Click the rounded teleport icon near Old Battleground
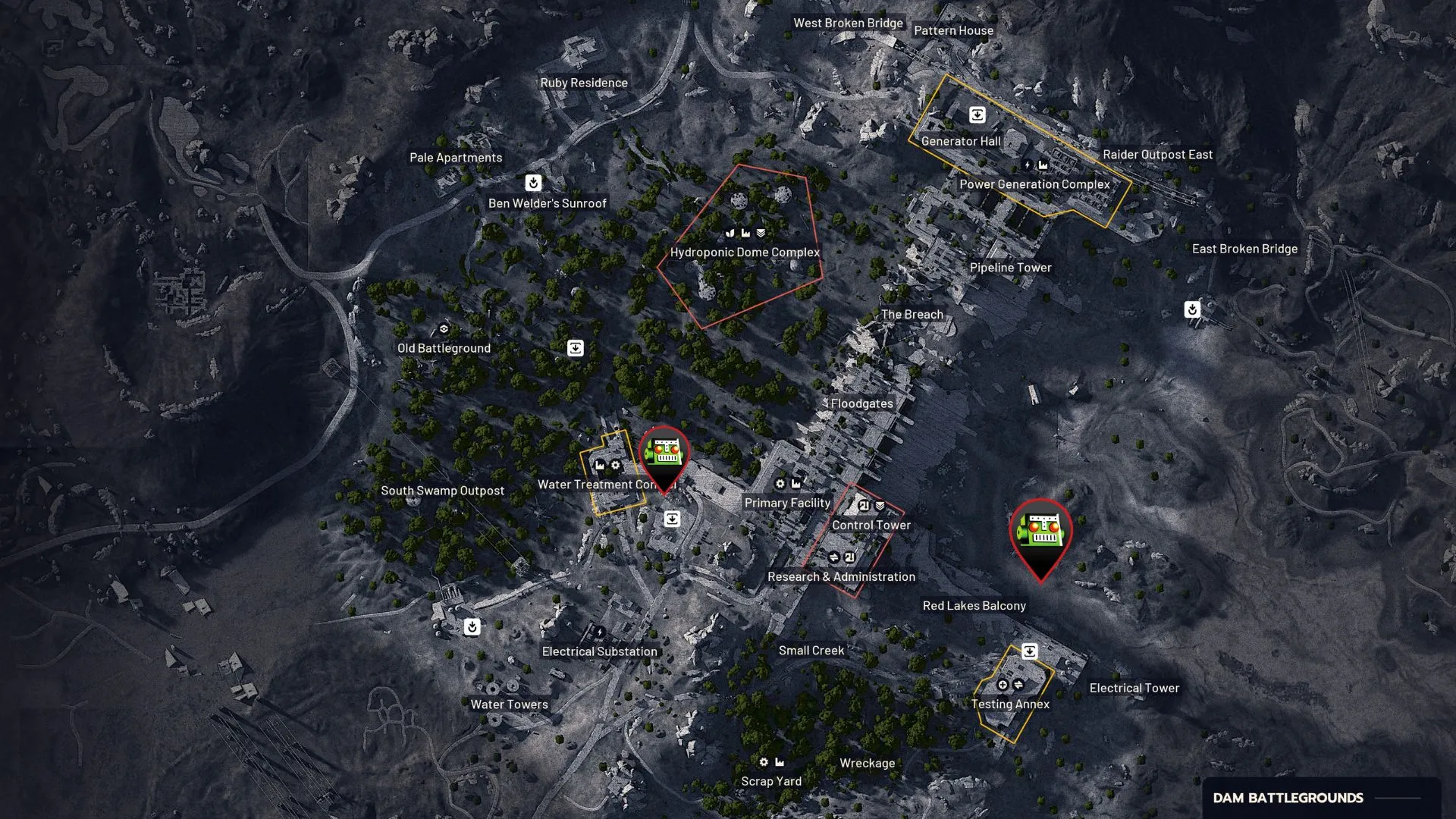 [x=575, y=347]
